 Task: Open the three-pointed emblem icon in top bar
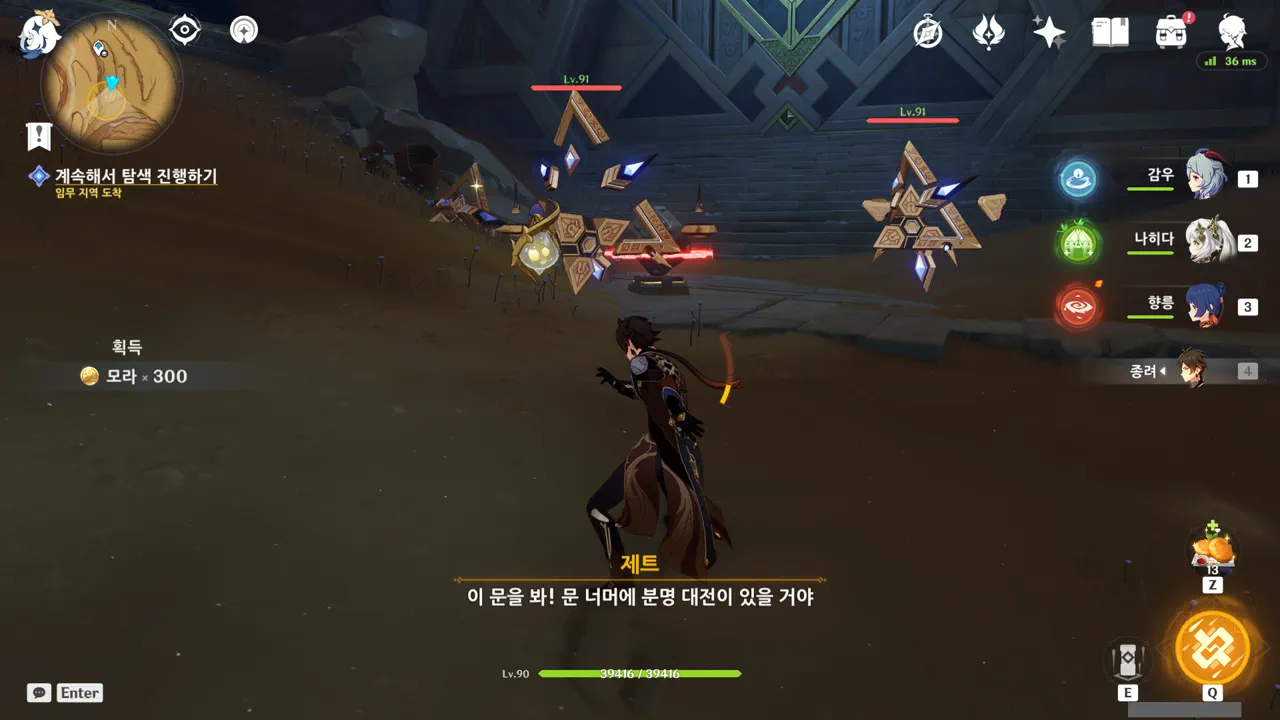(x=988, y=32)
